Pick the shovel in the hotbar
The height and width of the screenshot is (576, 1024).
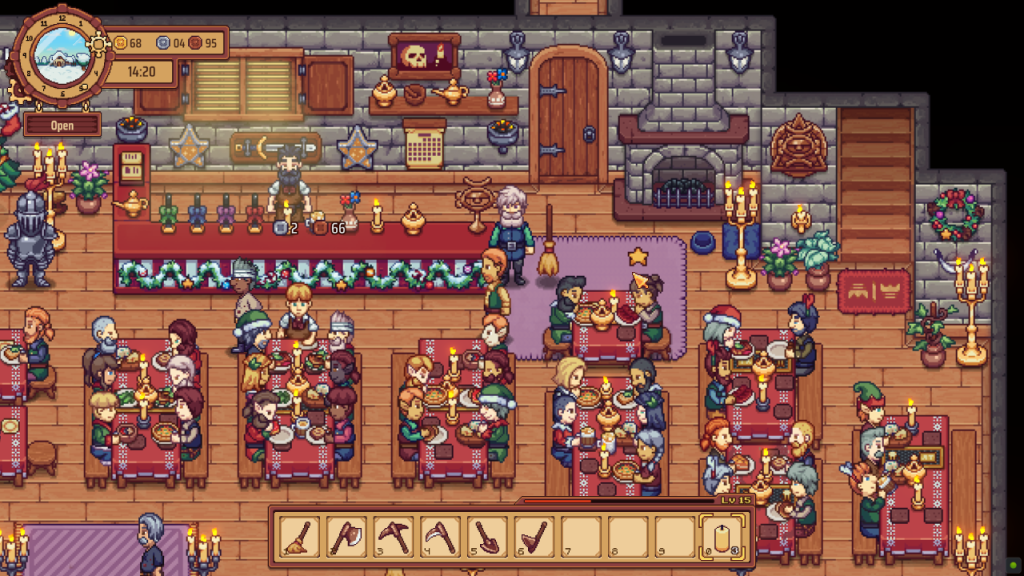click(x=488, y=537)
